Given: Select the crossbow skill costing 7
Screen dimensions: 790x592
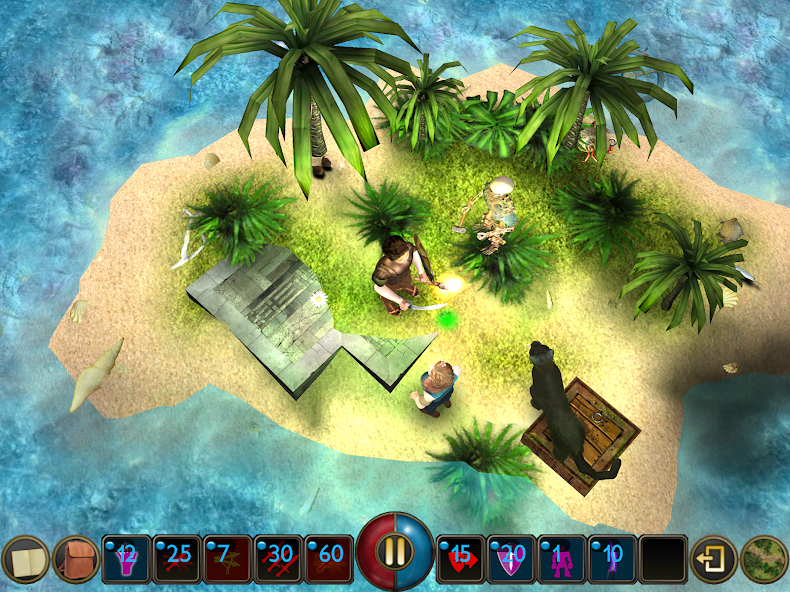Looking at the screenshot, I should (x=228, y=560).
